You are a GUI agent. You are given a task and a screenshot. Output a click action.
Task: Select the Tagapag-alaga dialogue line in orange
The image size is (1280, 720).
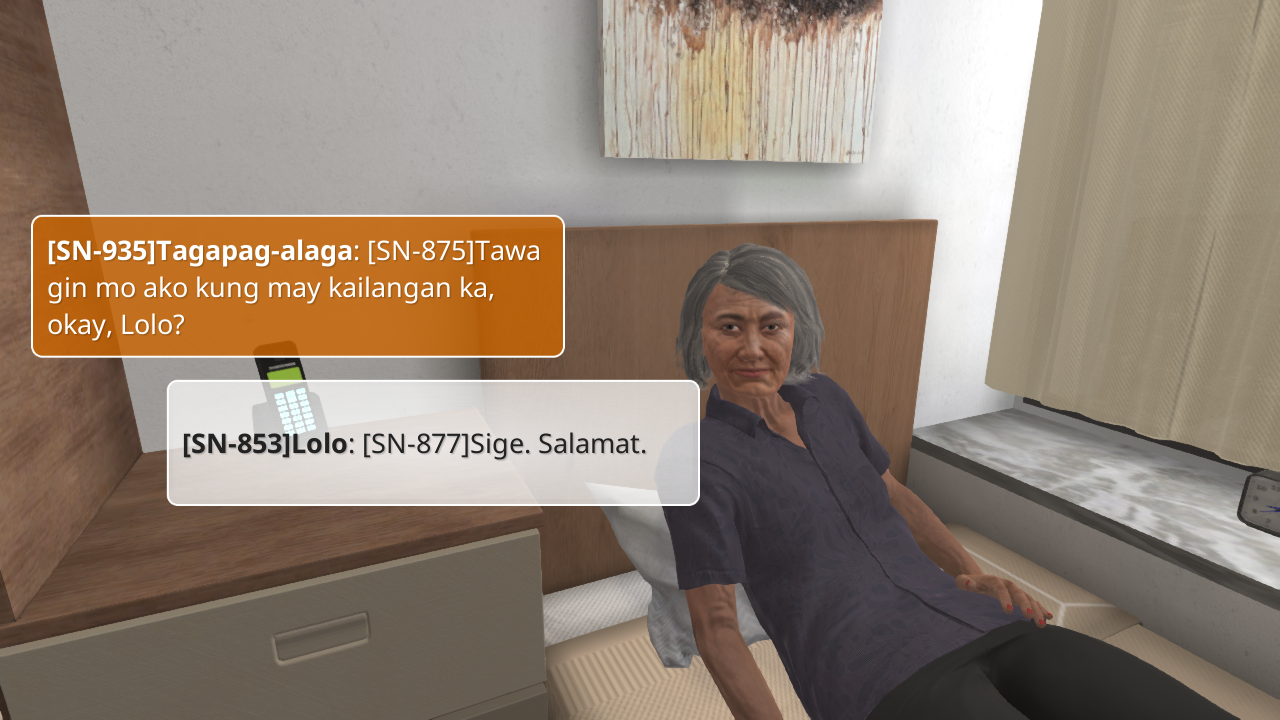pos(298,287)
